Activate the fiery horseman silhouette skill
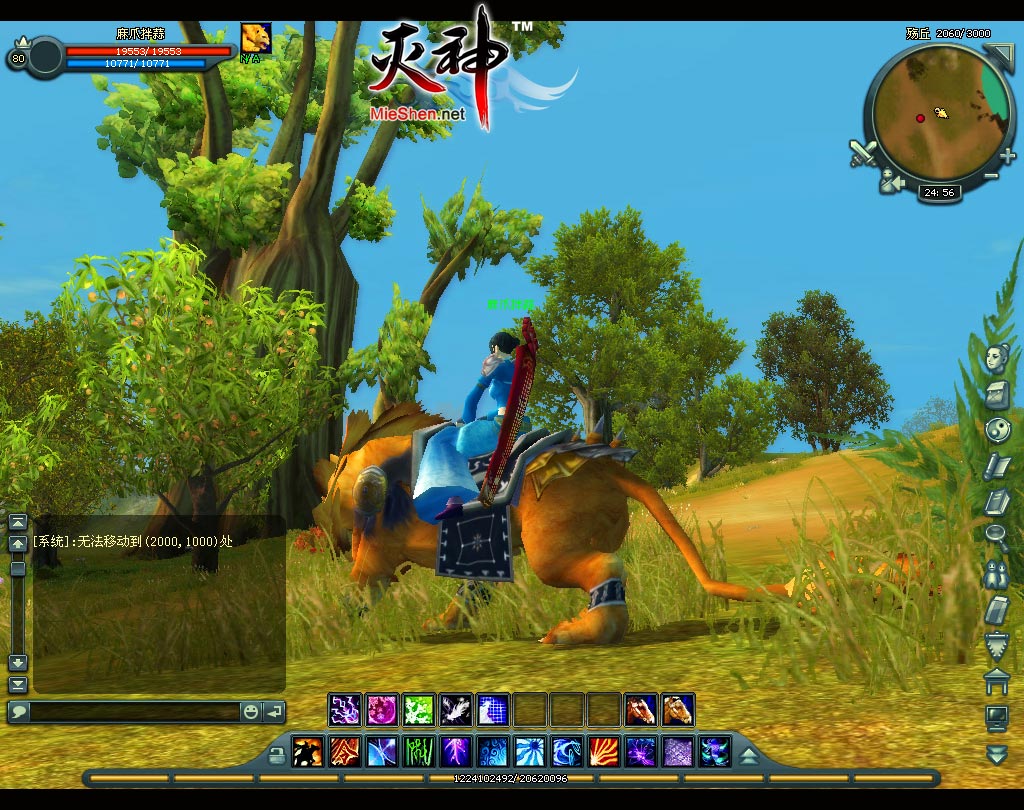 point(307,752)
